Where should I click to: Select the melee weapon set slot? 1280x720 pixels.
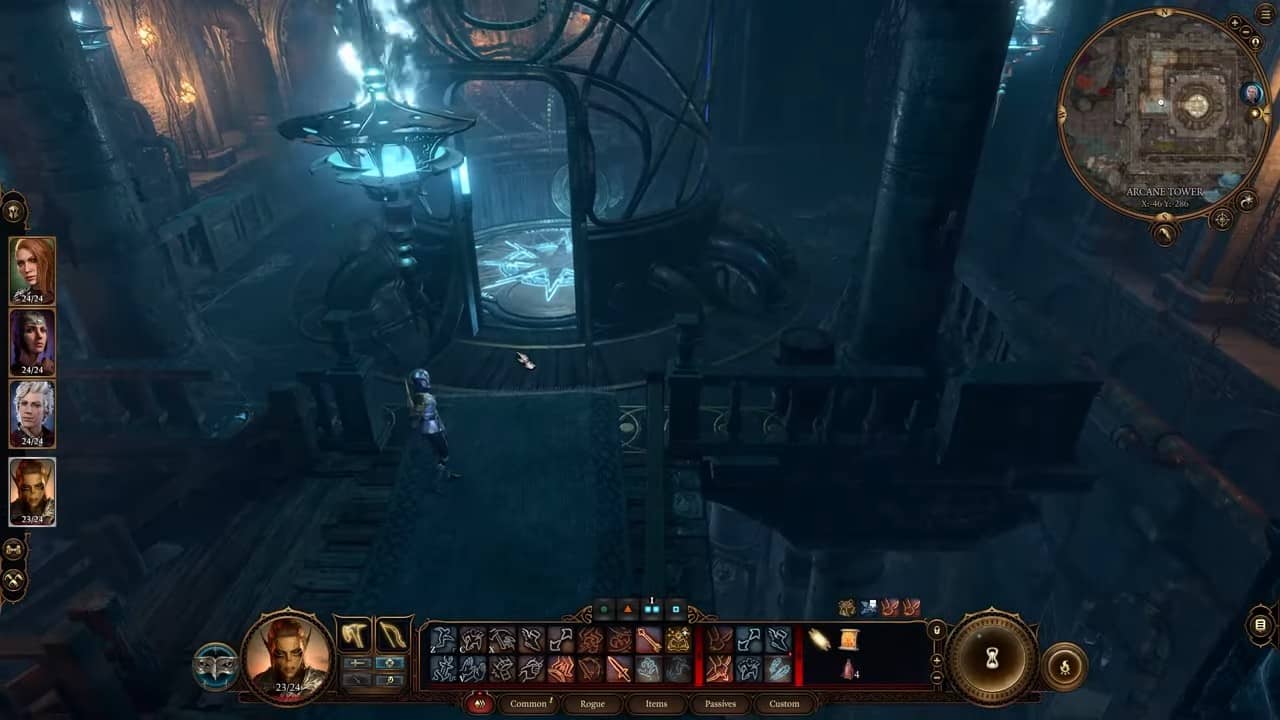coord(352,634)
